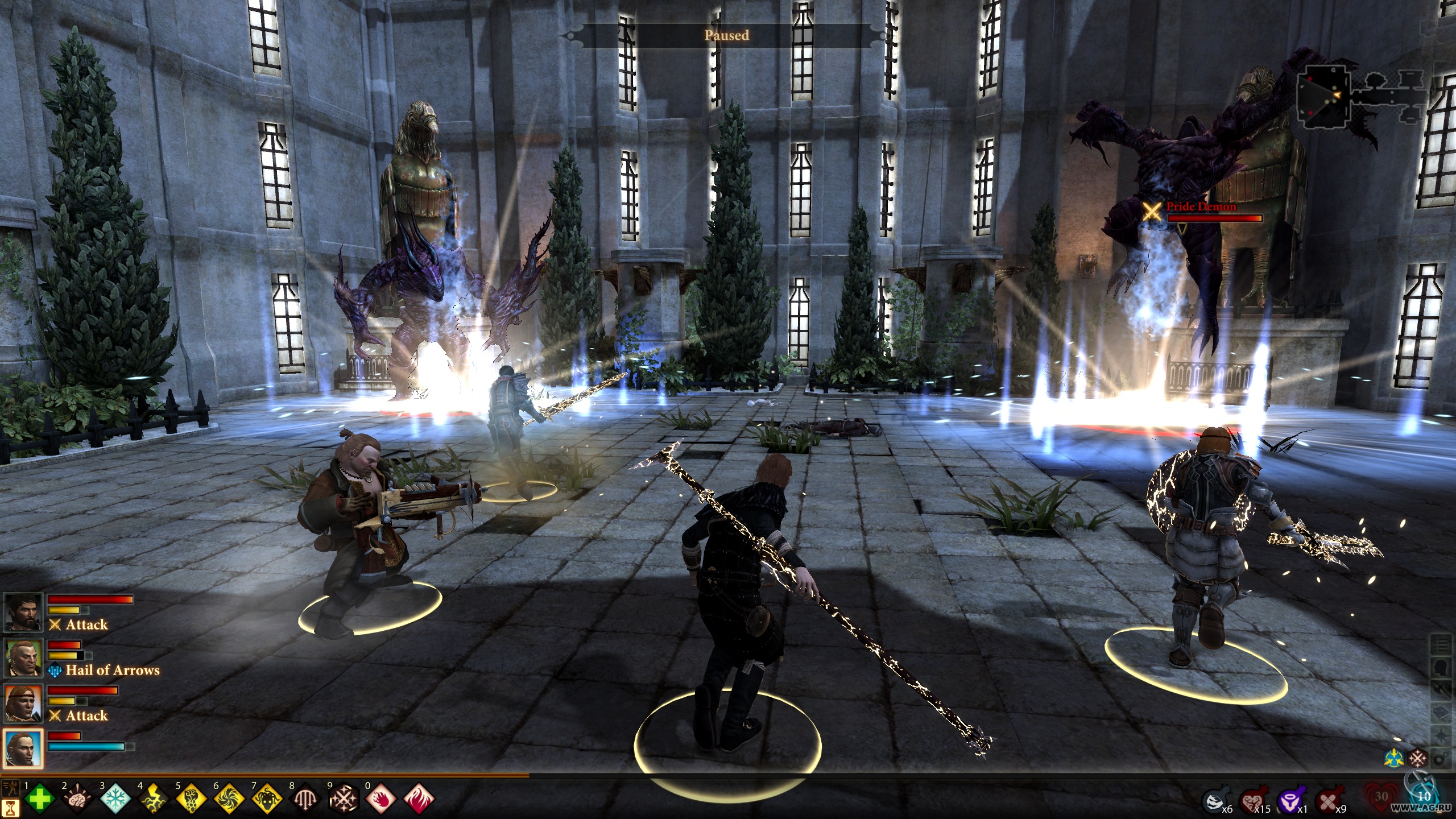Screen dimensions: 1456x819
Task: Activate the brain-icon Mind Blast spell
Action: (x=77, y=799)
